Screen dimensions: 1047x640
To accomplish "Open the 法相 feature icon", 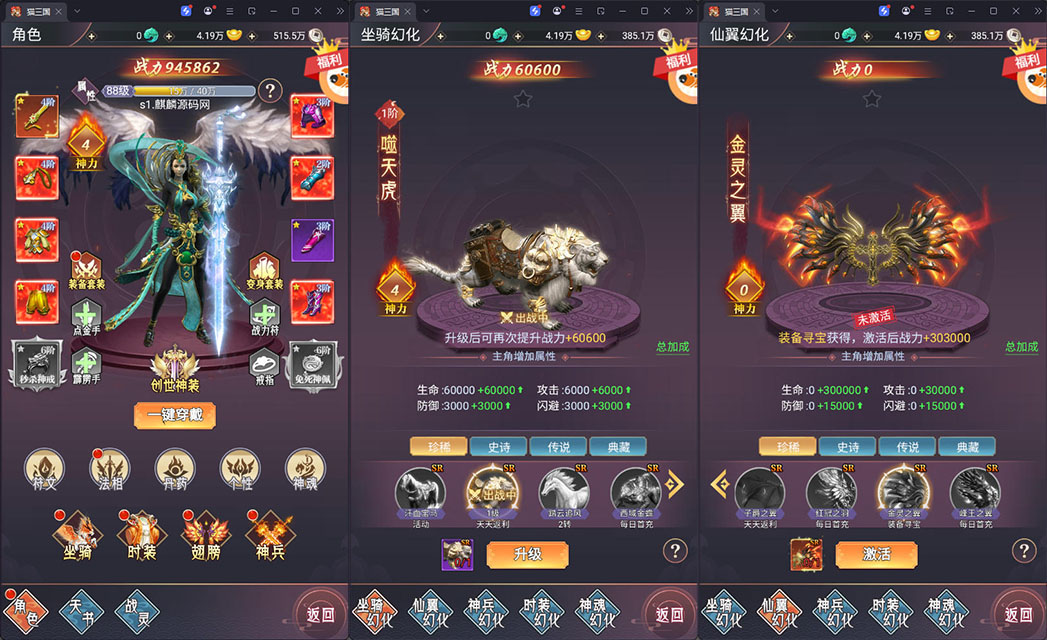I will (x=110, y=470).
